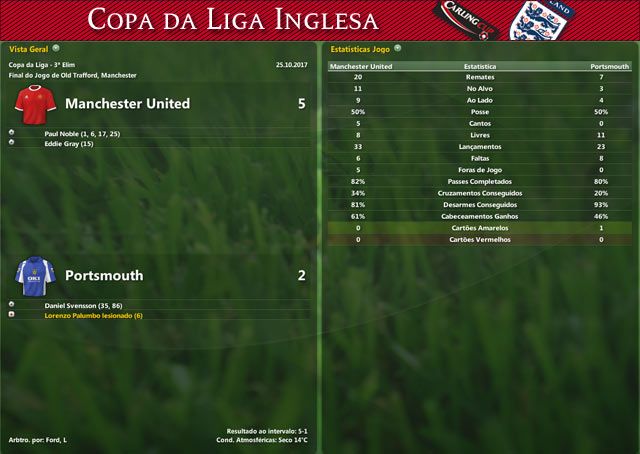Open the Copa da Liga 3ª Elim competition link

[46, 65]
